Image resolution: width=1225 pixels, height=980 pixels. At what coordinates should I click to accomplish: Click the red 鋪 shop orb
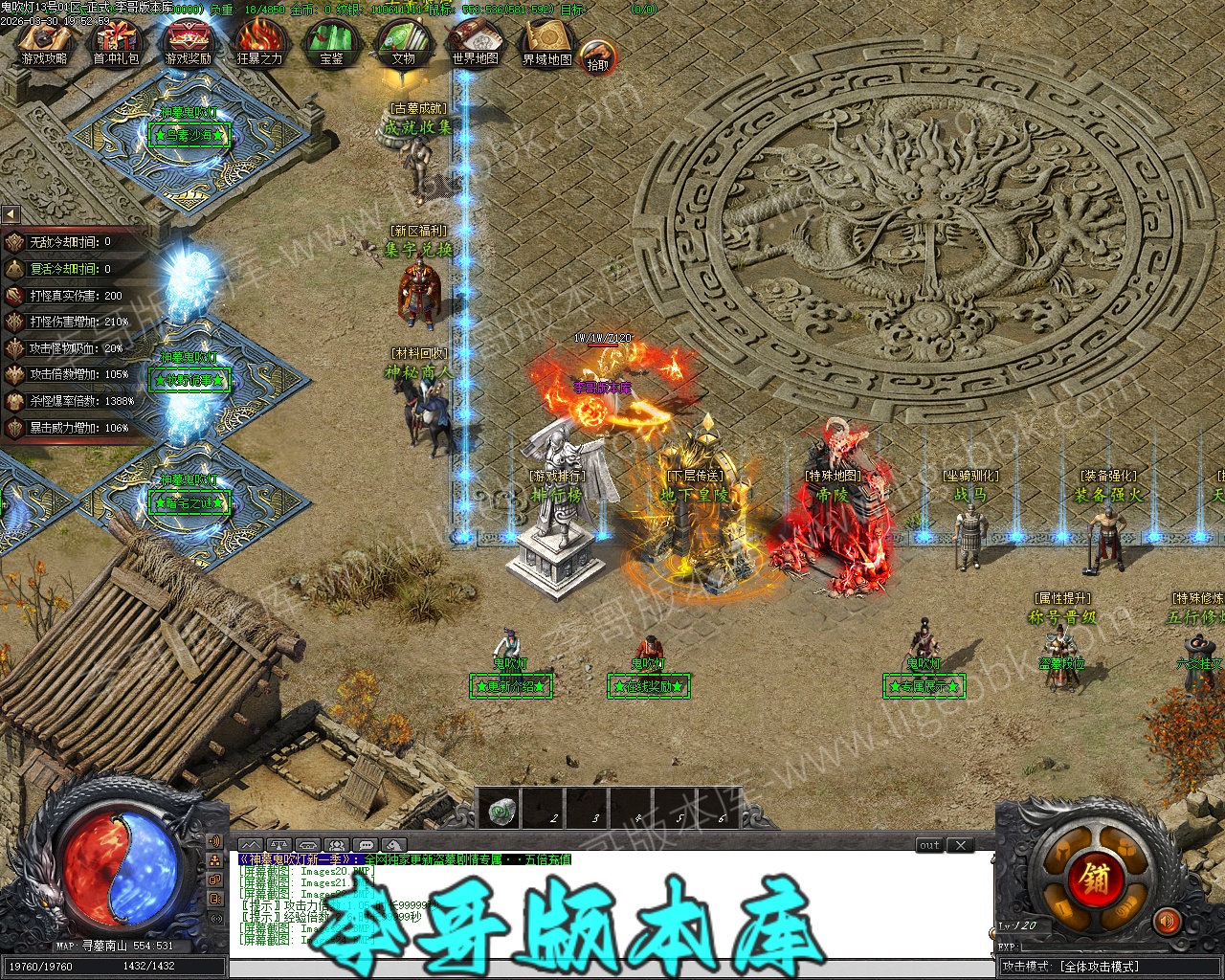pyautogui.click(x=1098, y=879)
